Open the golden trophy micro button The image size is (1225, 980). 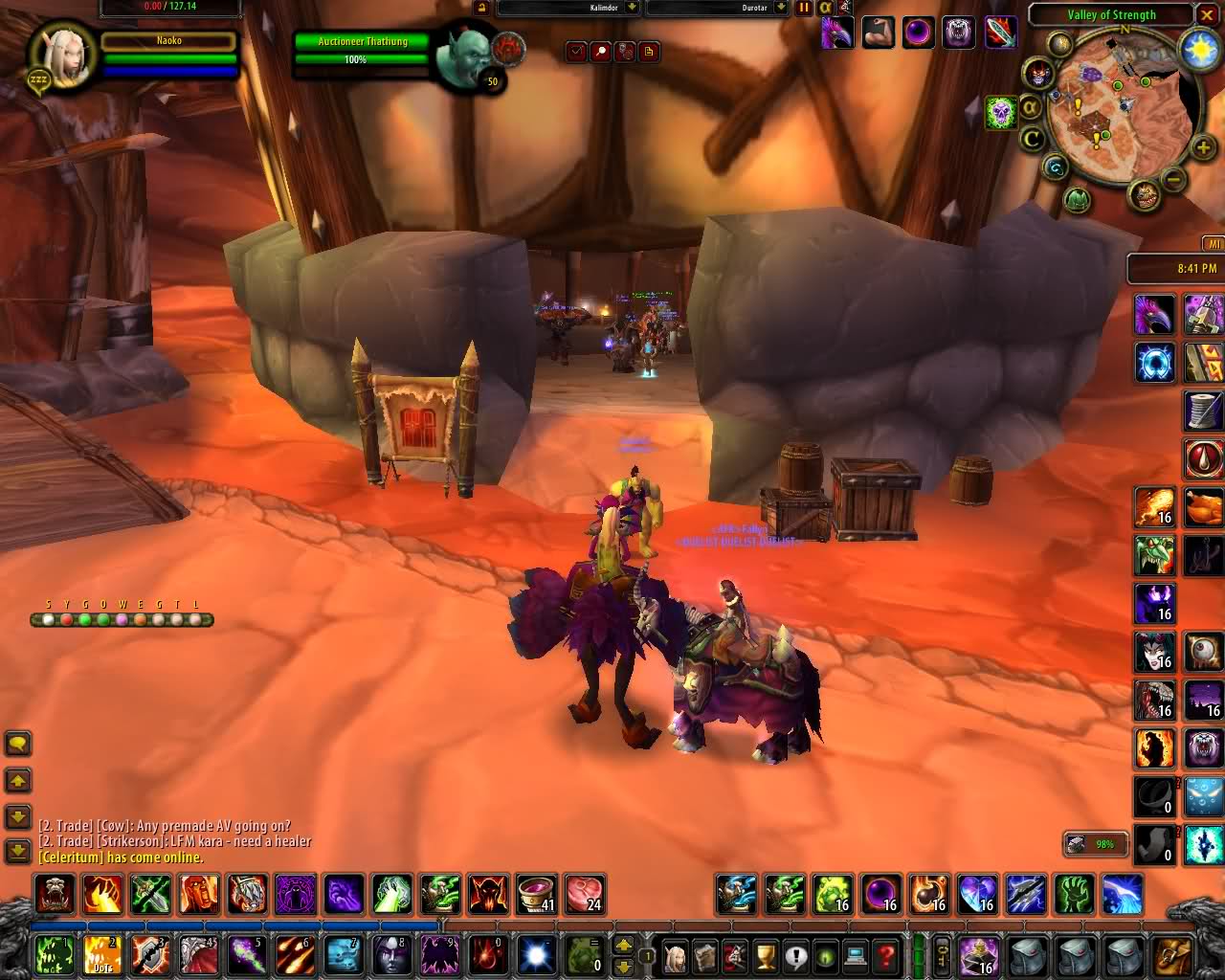(765, 955)
